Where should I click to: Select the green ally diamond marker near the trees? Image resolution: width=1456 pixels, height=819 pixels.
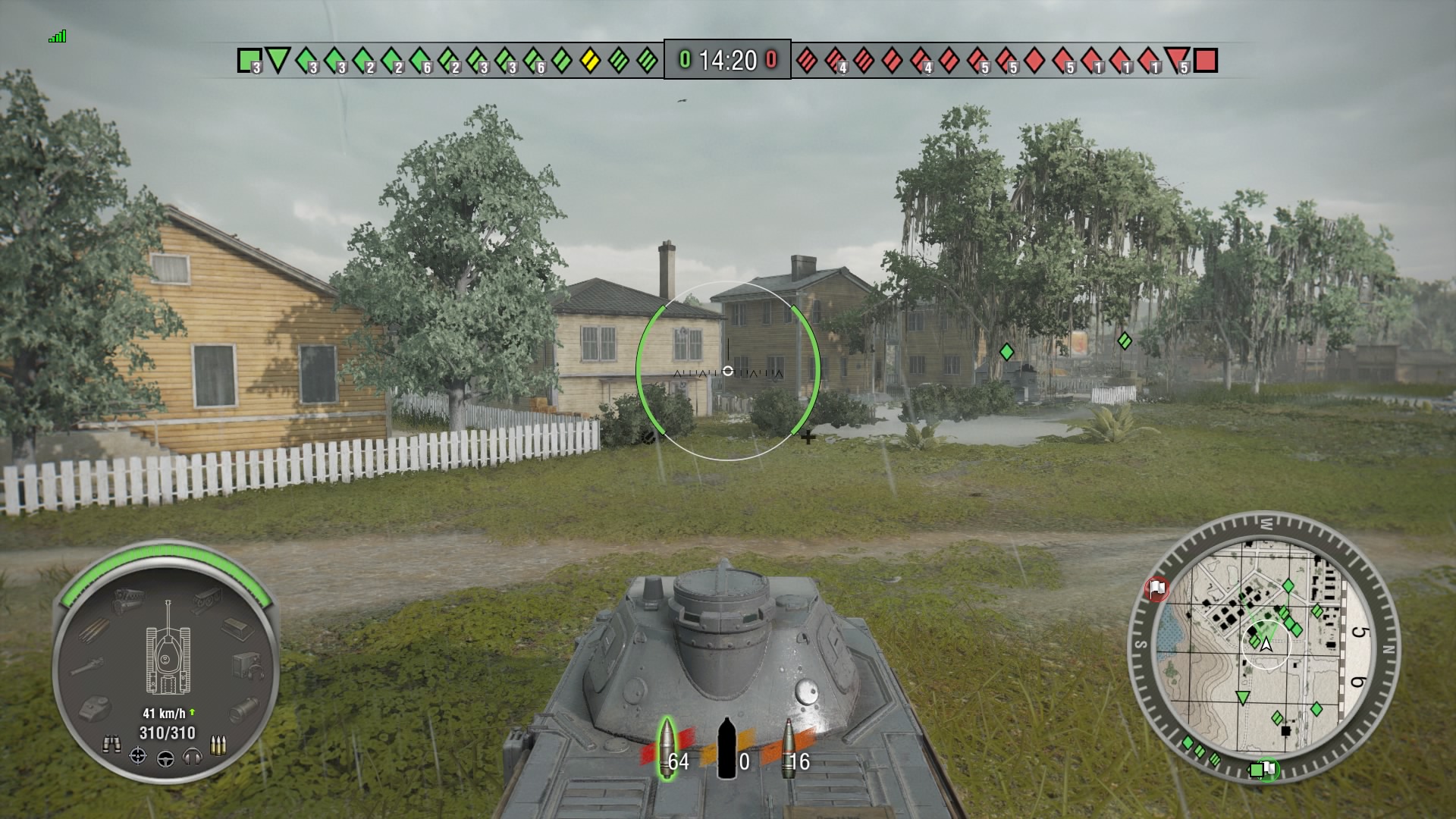(x=1006, y=352)
